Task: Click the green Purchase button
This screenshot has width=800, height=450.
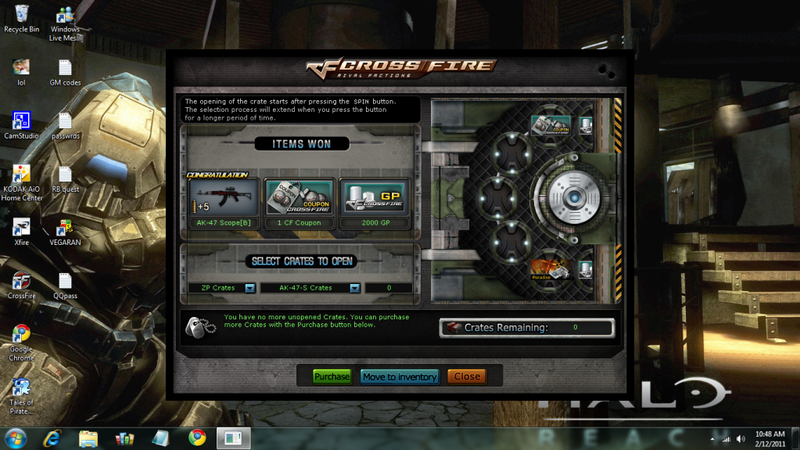Action: [332, 377]
